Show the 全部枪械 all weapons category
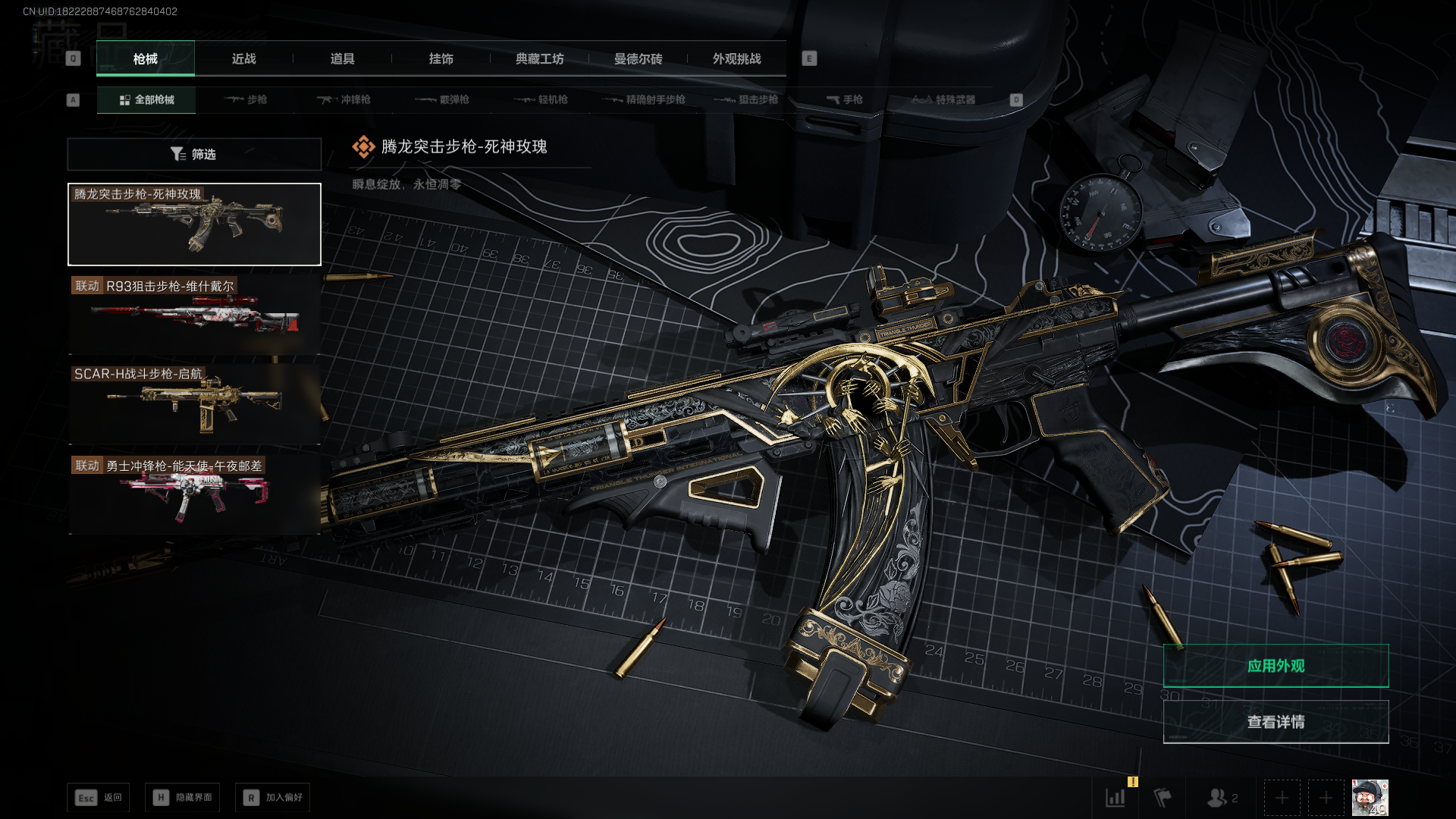1456x819 pixels. coord(146,100)
